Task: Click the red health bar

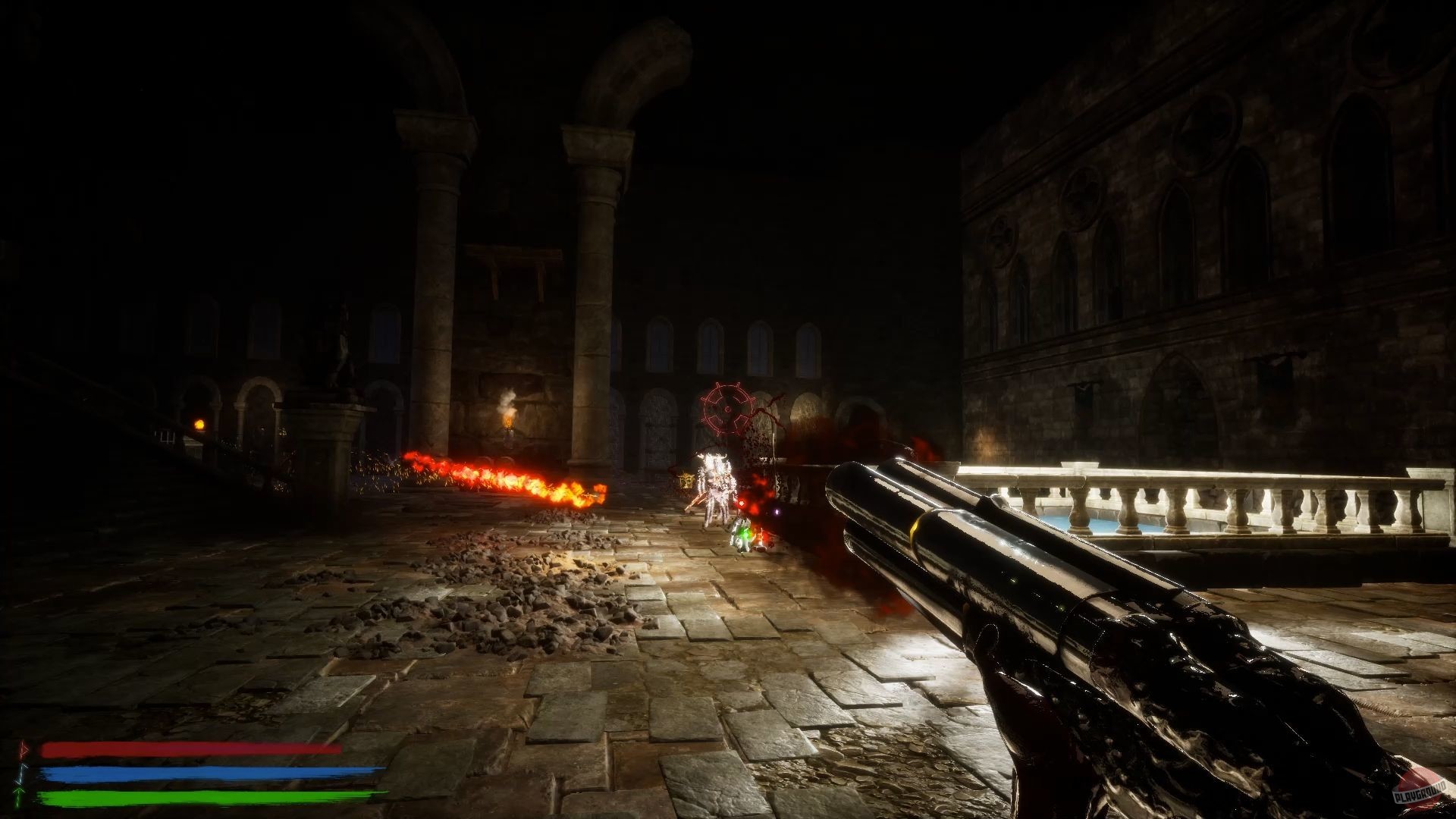Action: [190, 751]
